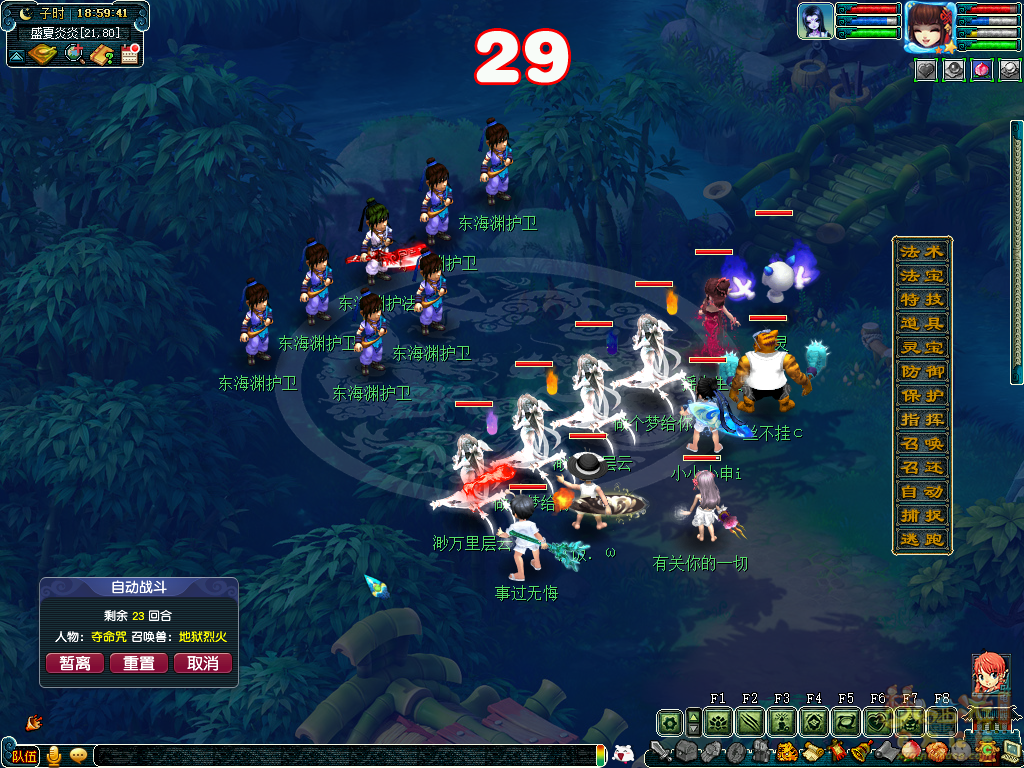Click 重置 to reset auto-battle

139,663
